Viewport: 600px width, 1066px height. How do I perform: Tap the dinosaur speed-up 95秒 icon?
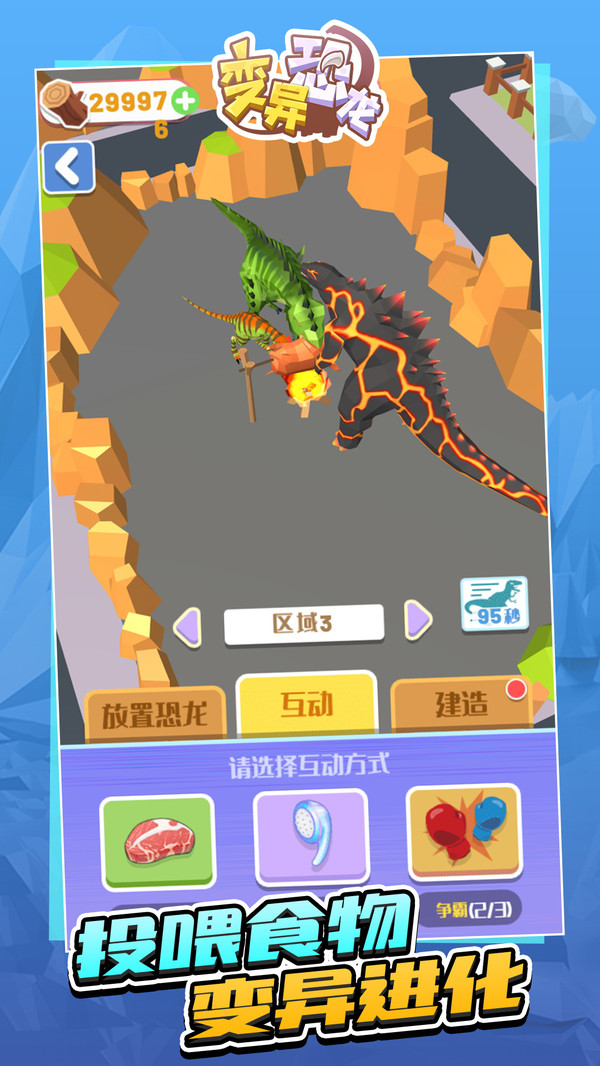click(494, 604)
